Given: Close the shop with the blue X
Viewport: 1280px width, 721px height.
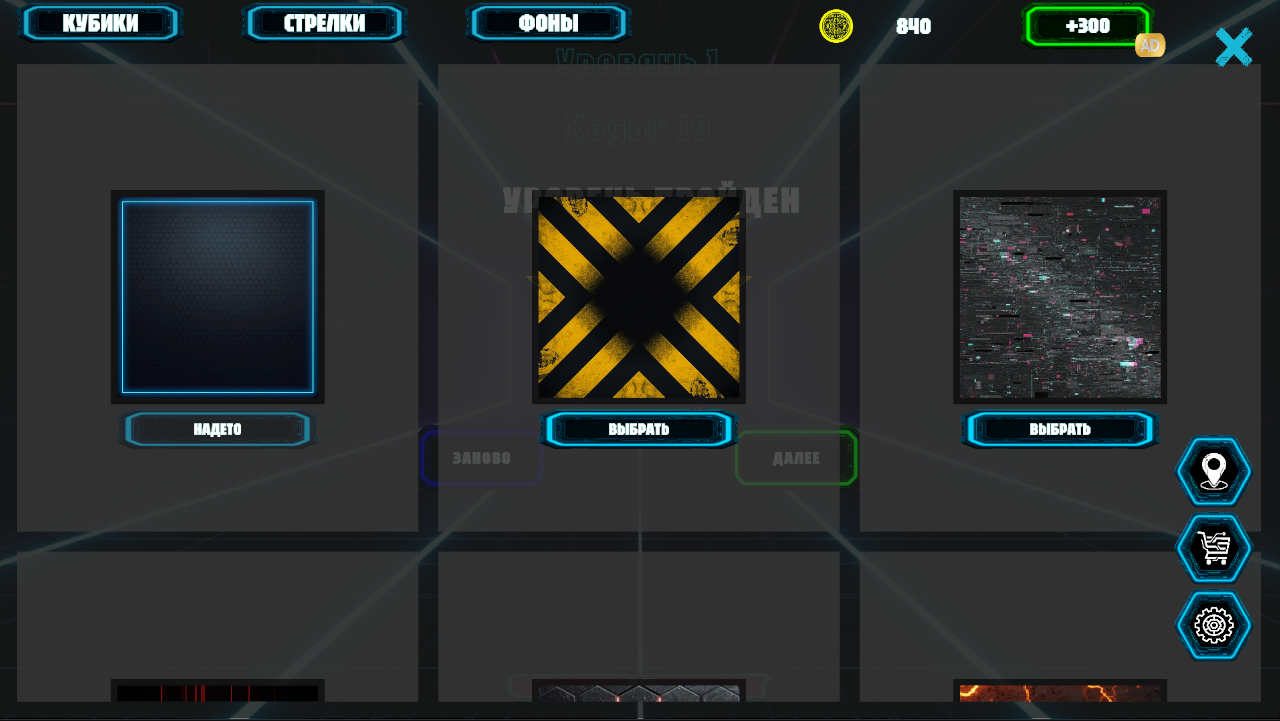Looking at the screenshot, I should pos(1233,47).
